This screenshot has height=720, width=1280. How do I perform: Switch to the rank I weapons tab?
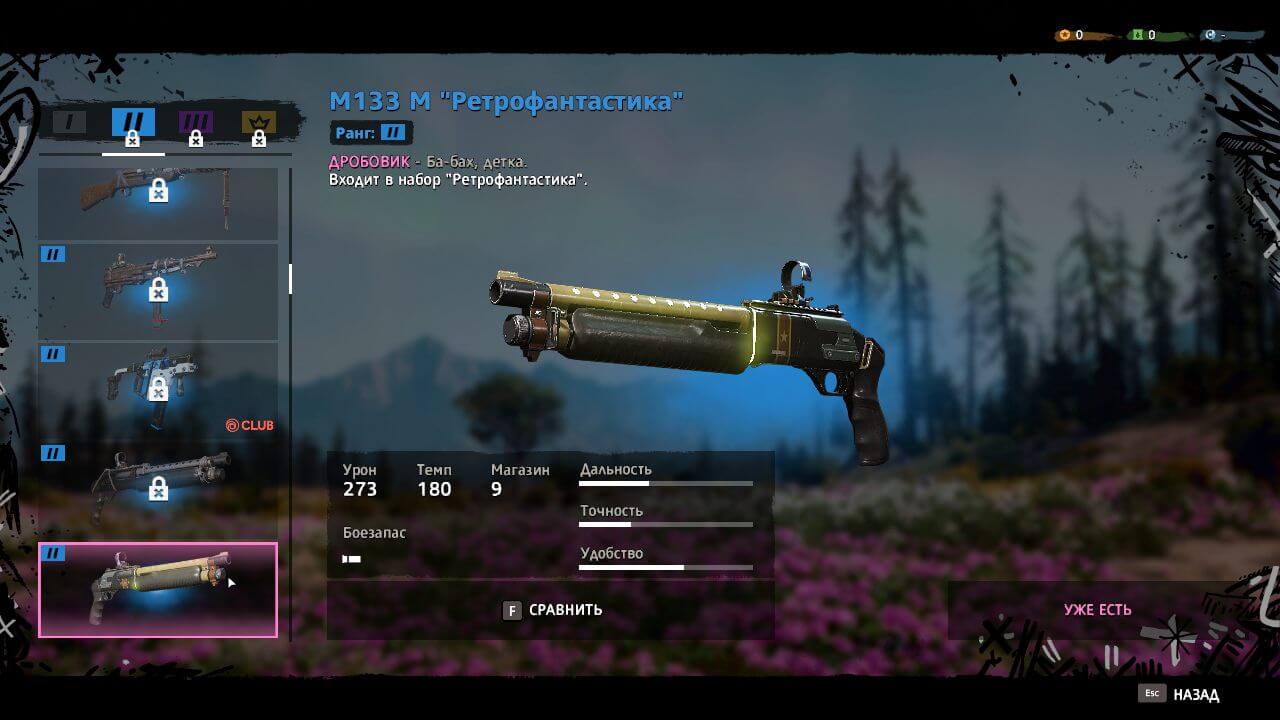pos(70,123)
